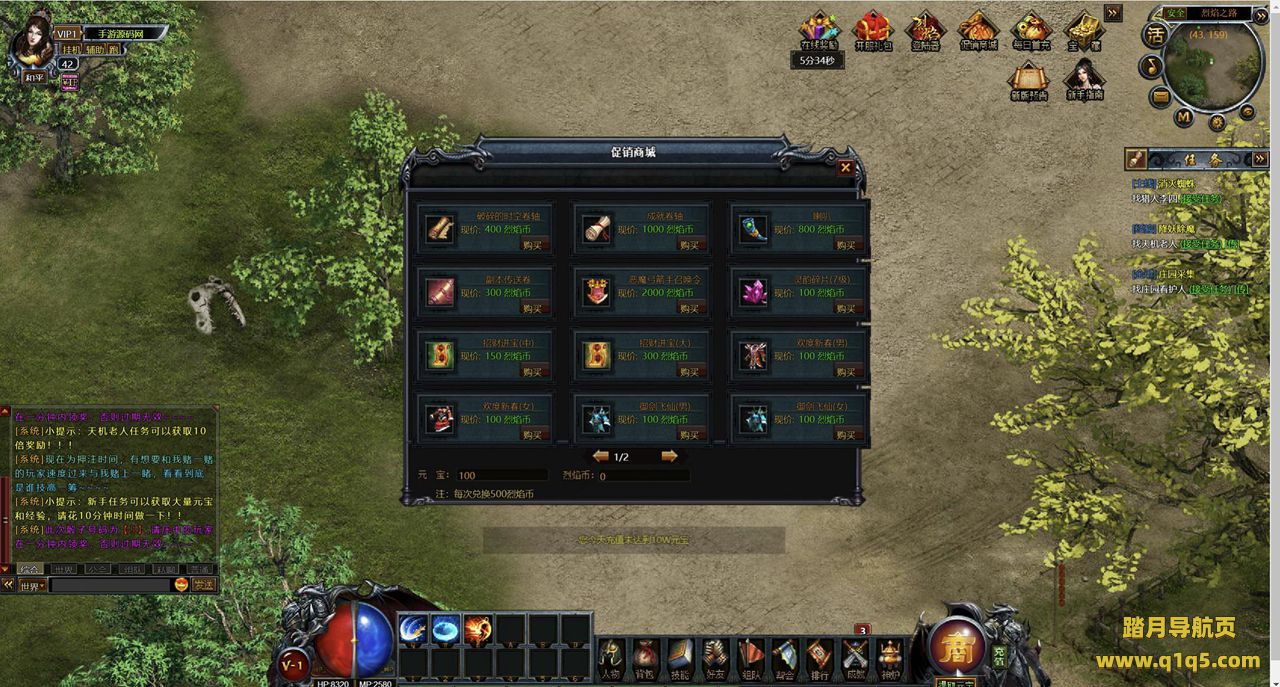
Task: Buy the 成就卷轴 for 1000 烈焰币
Action: tap(689, 245)
